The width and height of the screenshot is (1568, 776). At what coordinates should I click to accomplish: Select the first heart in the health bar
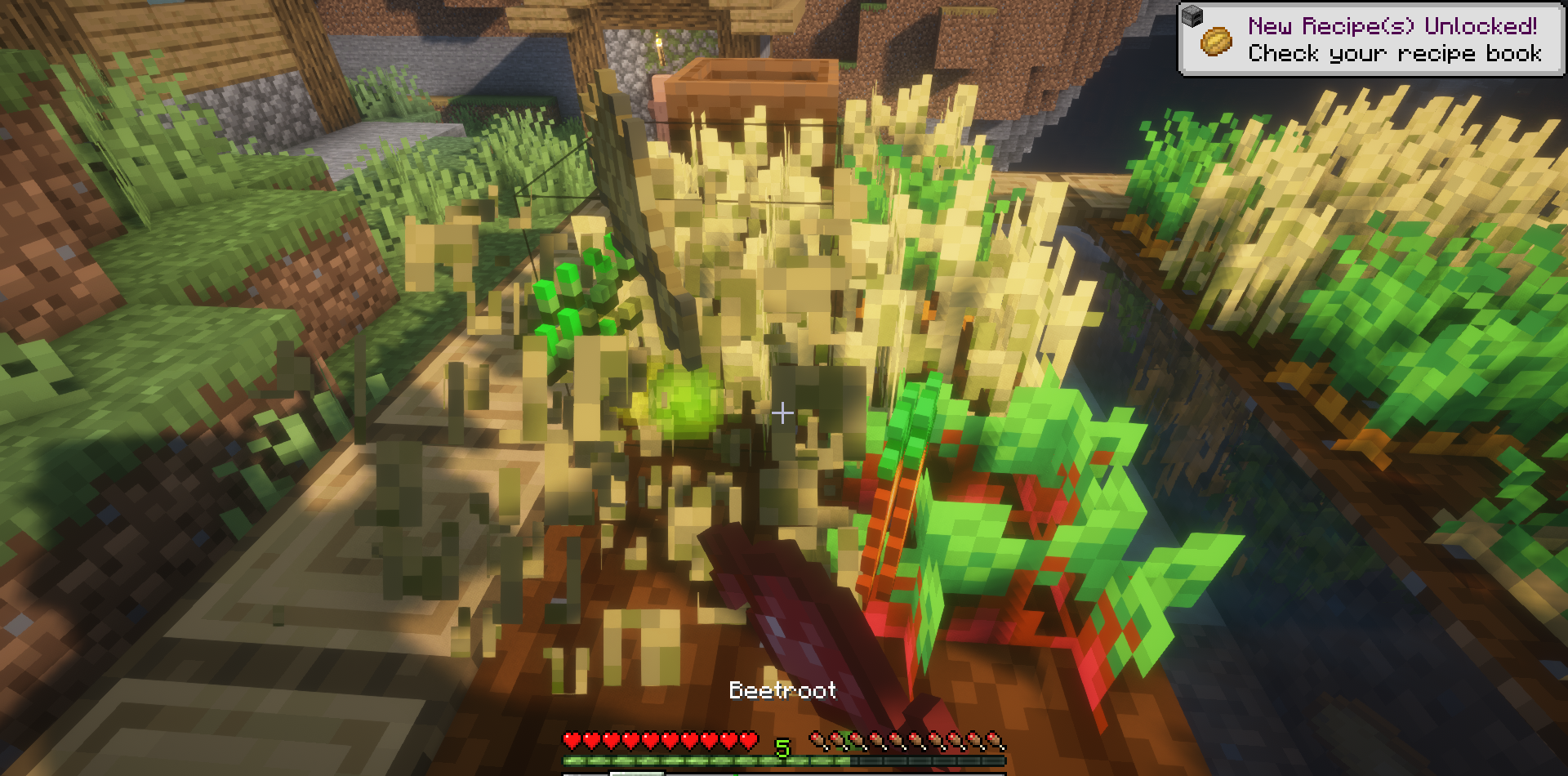(571, 741)
